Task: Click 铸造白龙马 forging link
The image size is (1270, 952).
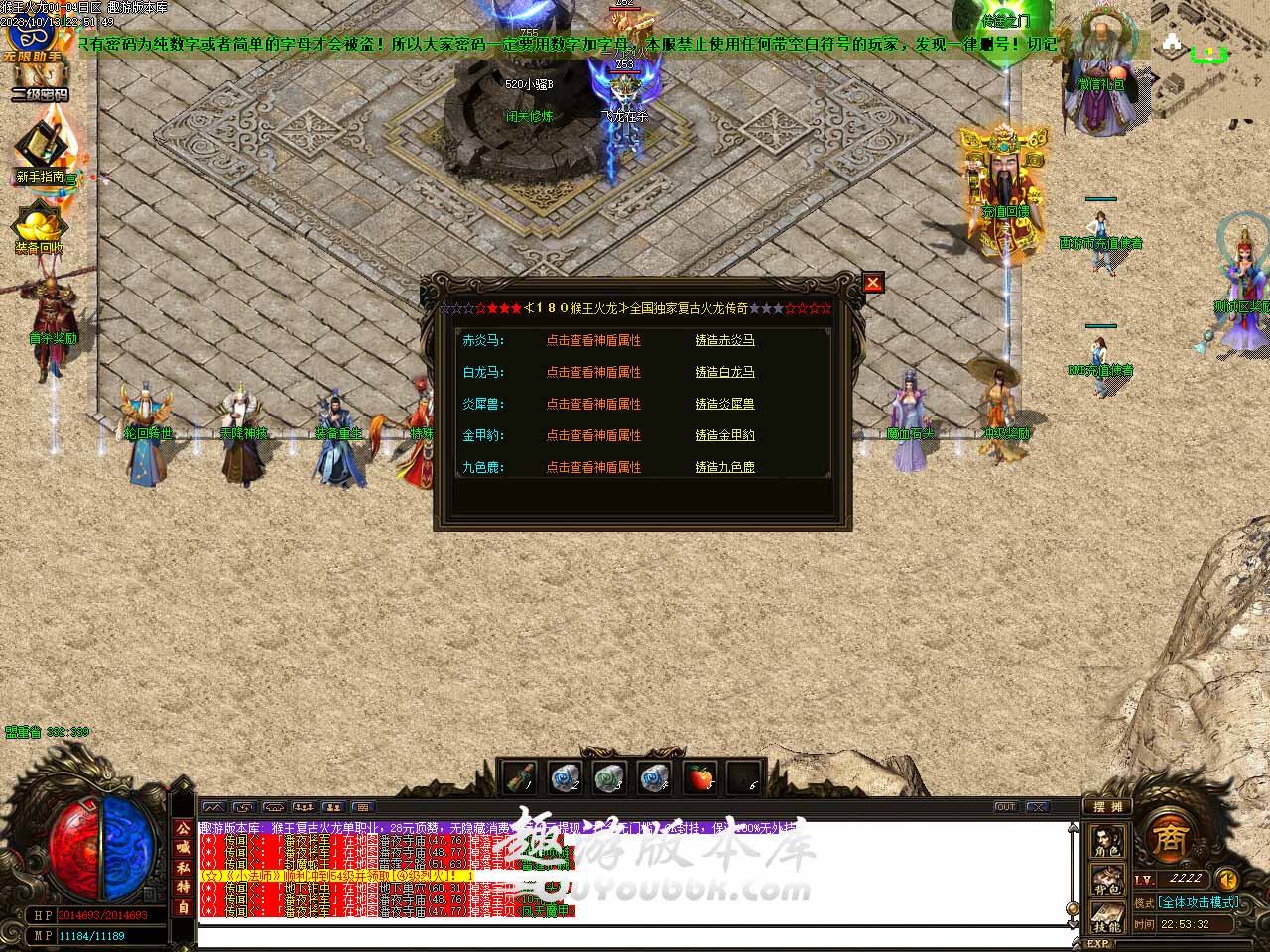Action: coord(724,372)
